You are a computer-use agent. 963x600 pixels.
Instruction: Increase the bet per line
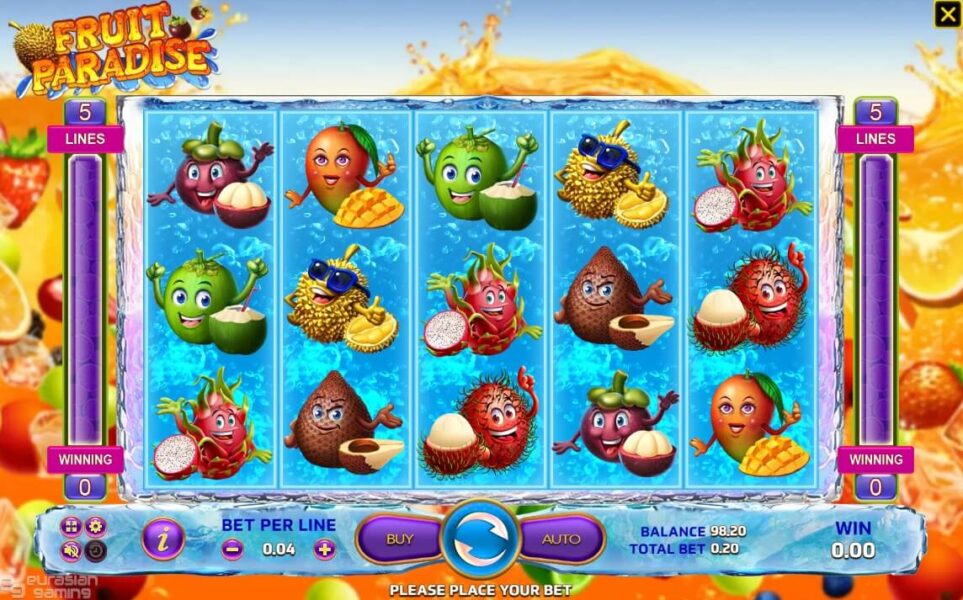pos(324,549)
